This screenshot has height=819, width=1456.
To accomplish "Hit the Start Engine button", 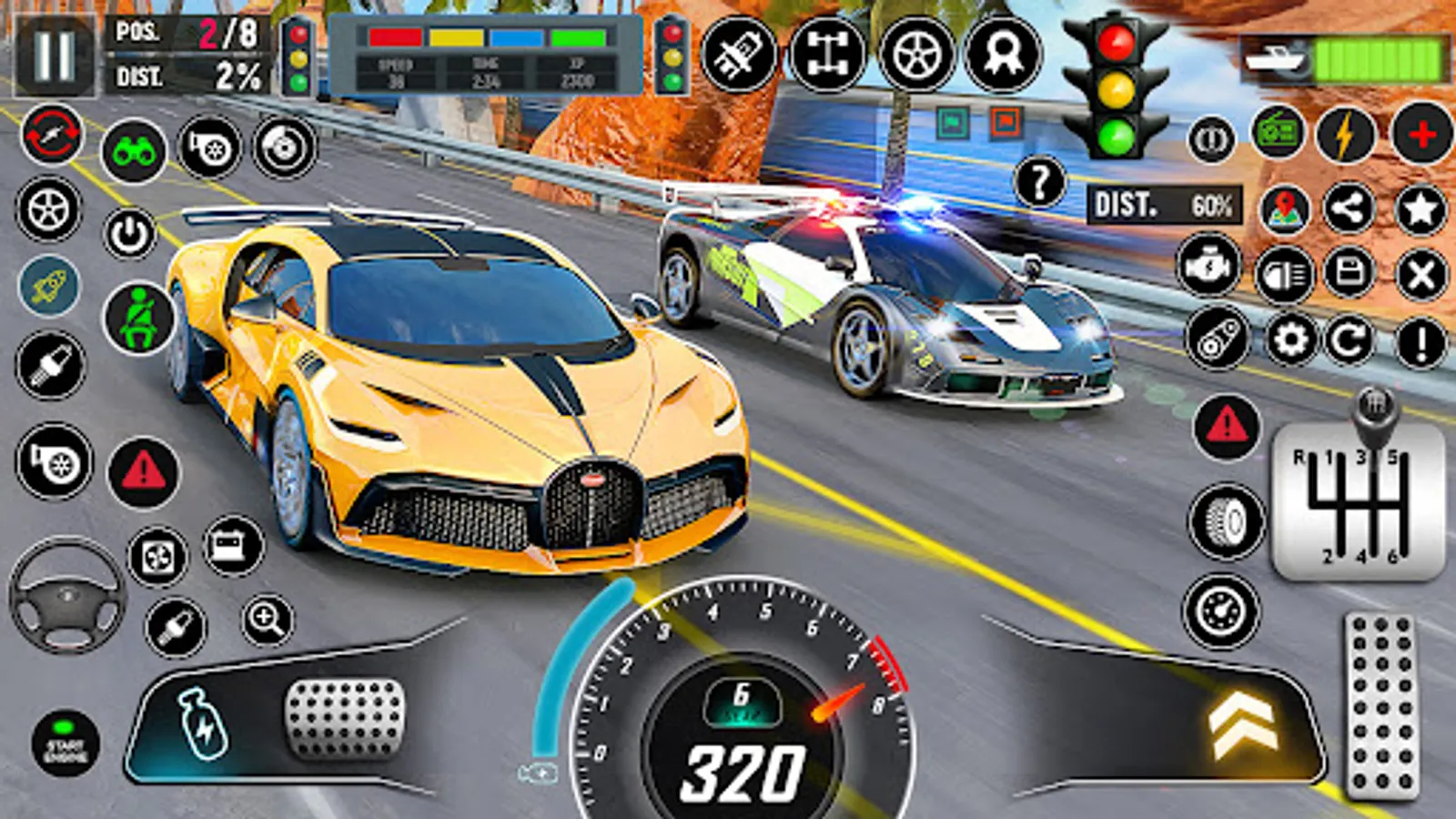I will (65, 743).
